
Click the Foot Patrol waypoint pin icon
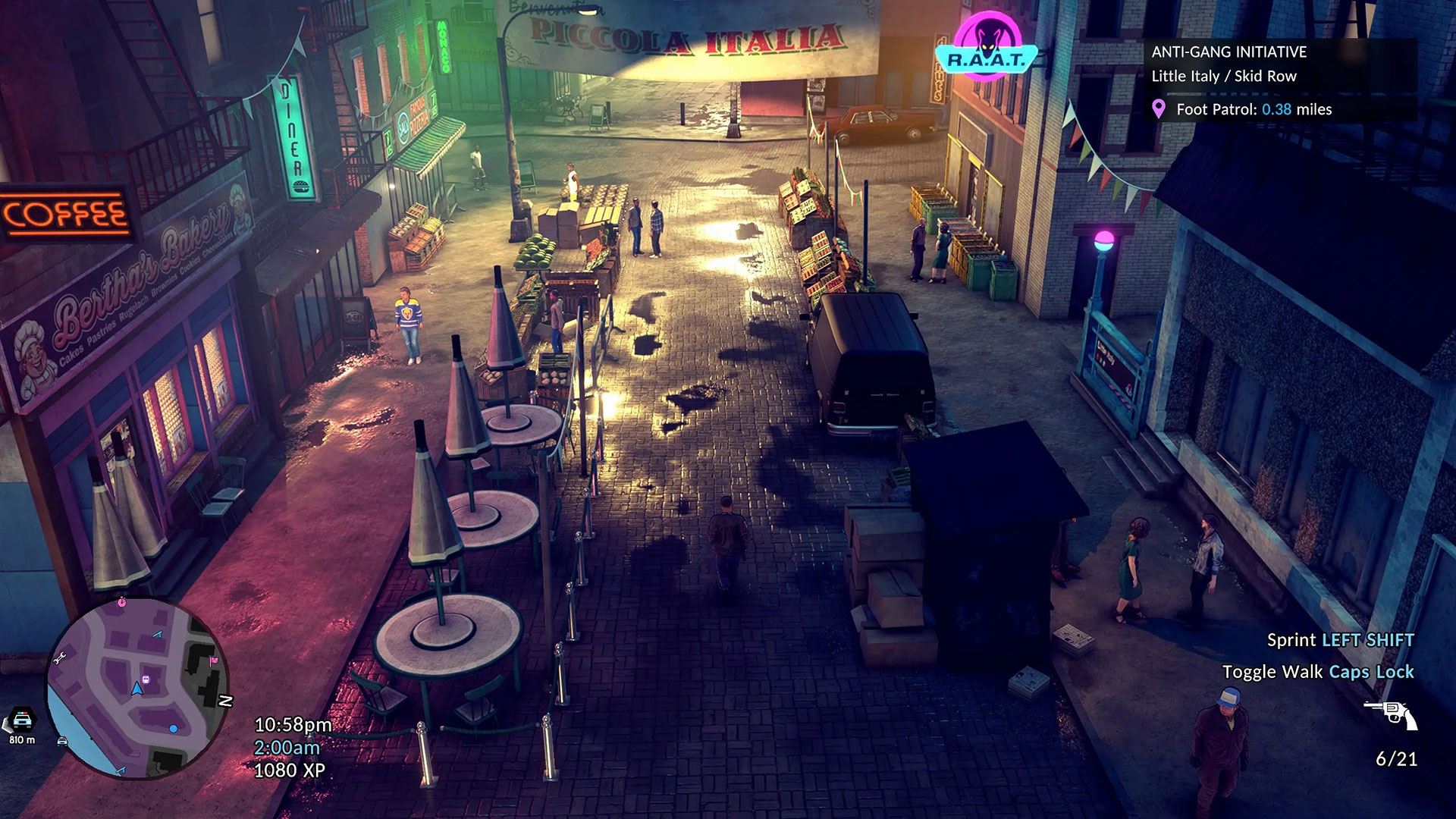coord(1158,109)
